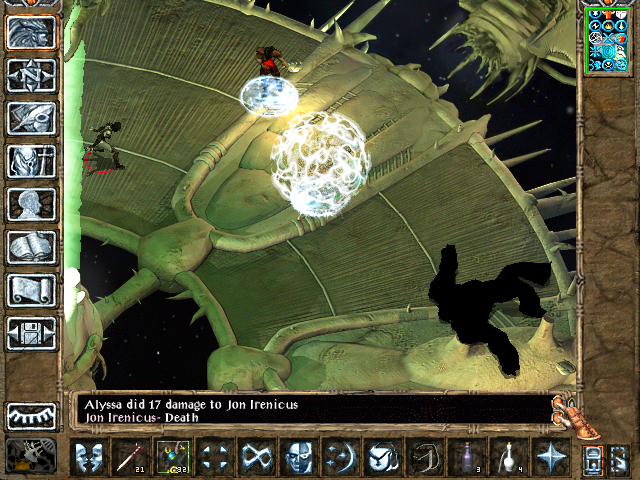The height and width of the screenshot is (480, 640).
Task: Return to game with the top sidebar button
Action: pos(31,33)
